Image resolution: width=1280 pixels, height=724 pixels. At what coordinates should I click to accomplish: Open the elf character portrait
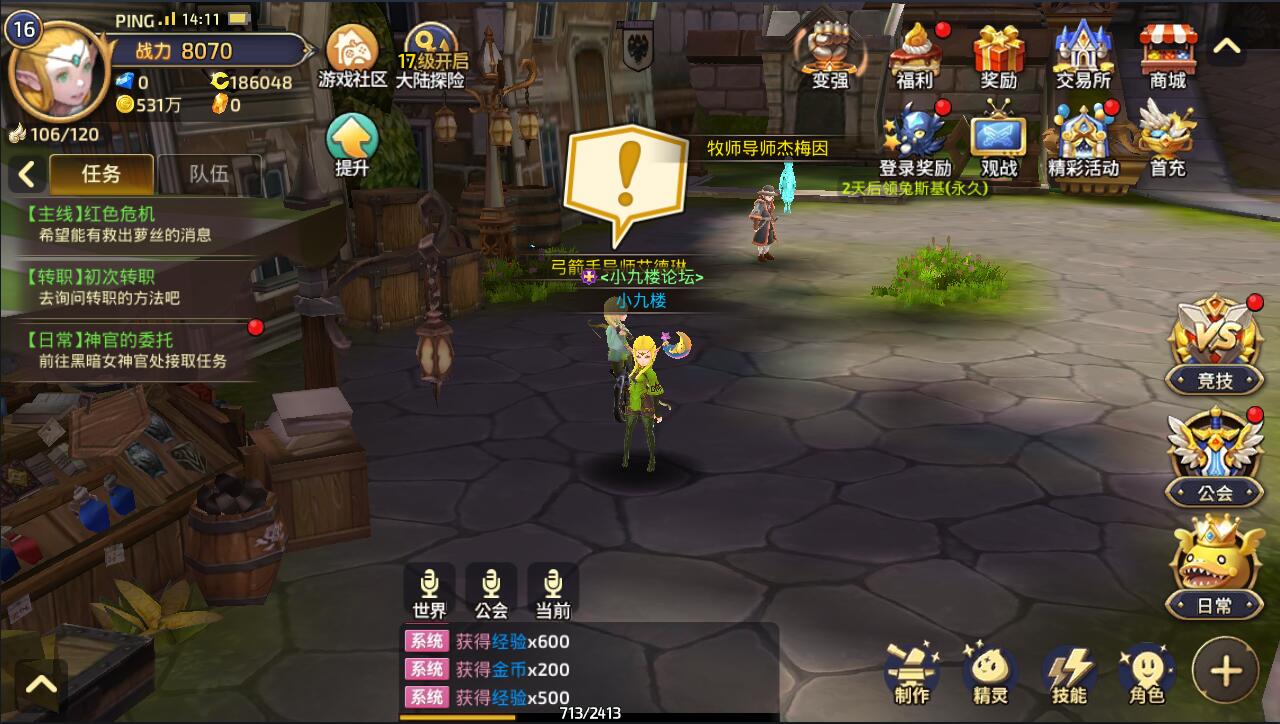[57, 72]
